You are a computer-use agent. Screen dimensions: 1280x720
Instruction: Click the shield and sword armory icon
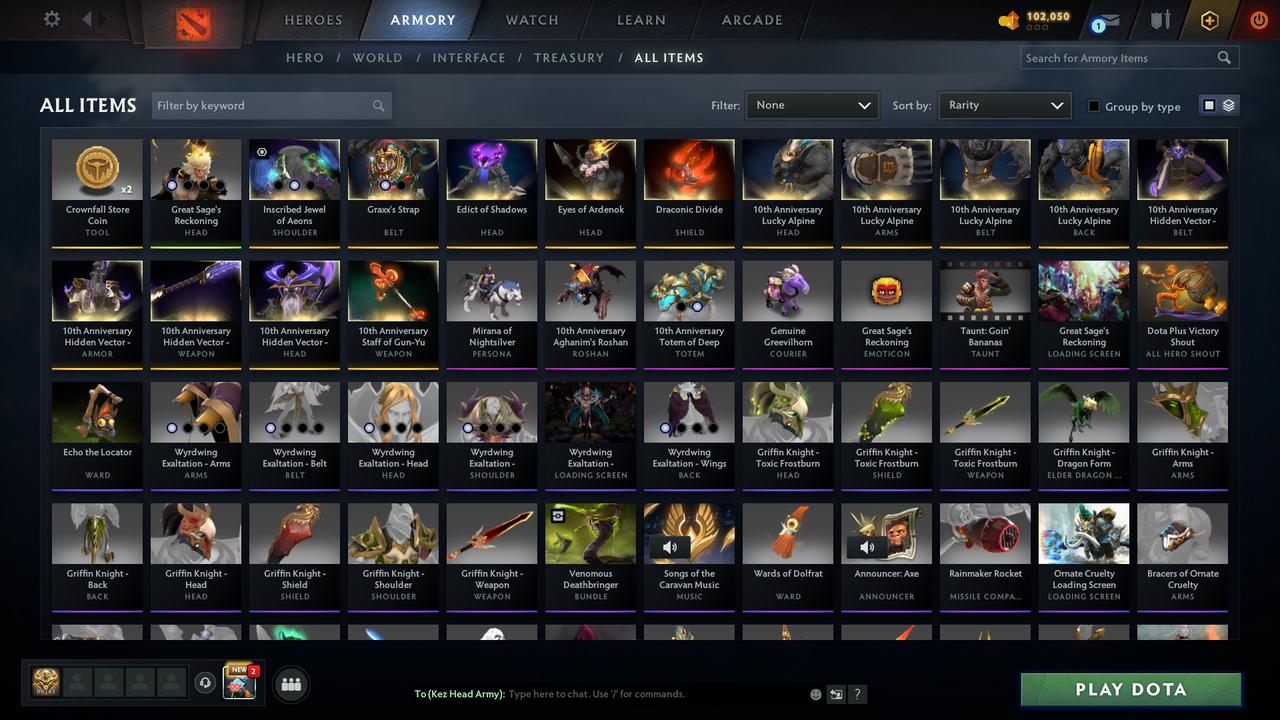(1159, 19)
